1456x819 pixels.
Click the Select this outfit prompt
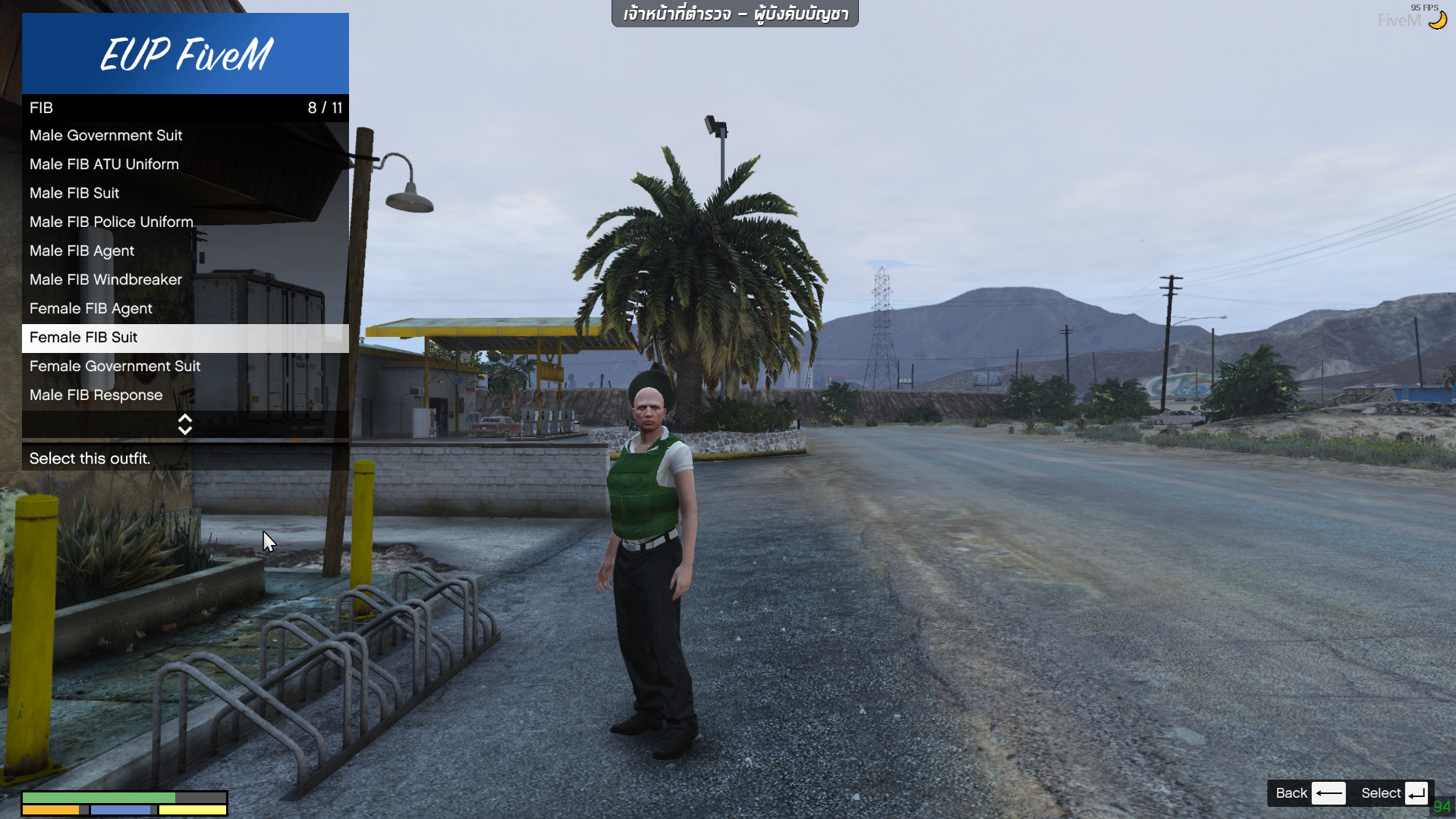(89, 458)
